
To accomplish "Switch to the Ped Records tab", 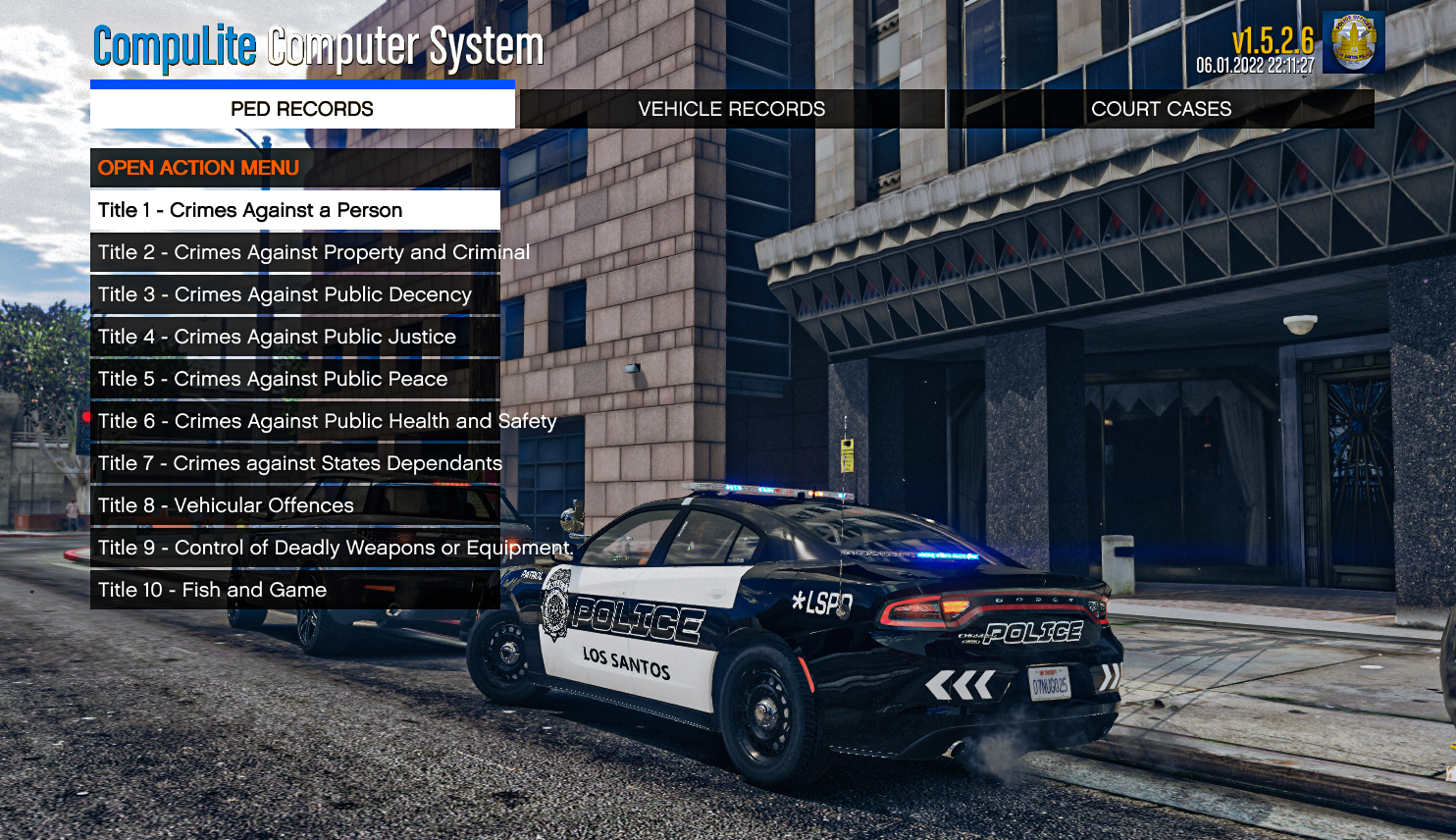I will (x=302, y=109).
